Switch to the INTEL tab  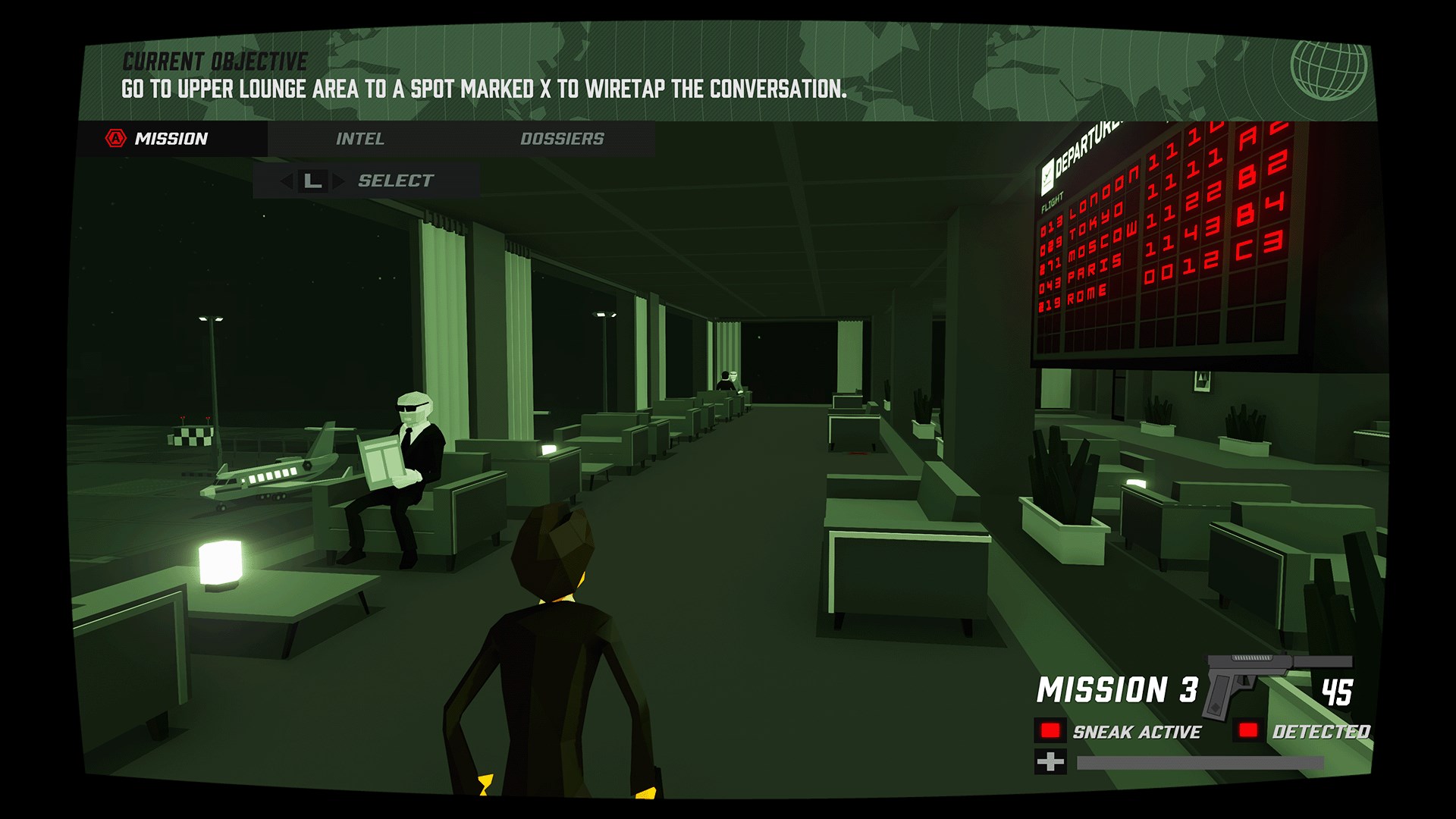pos(361,139)
